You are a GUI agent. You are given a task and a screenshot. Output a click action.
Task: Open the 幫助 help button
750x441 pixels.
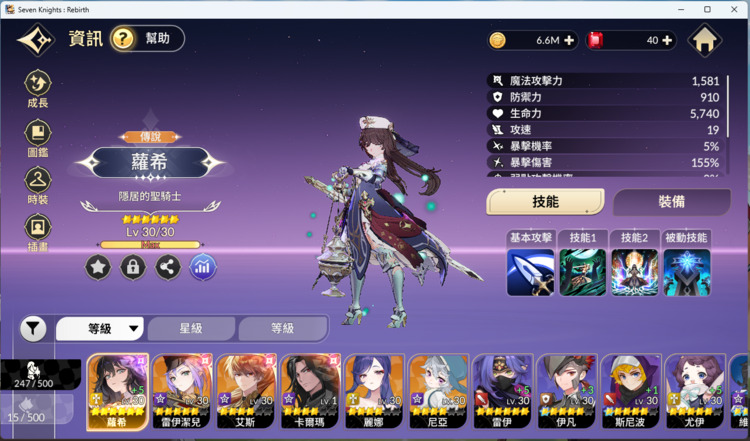147,39
